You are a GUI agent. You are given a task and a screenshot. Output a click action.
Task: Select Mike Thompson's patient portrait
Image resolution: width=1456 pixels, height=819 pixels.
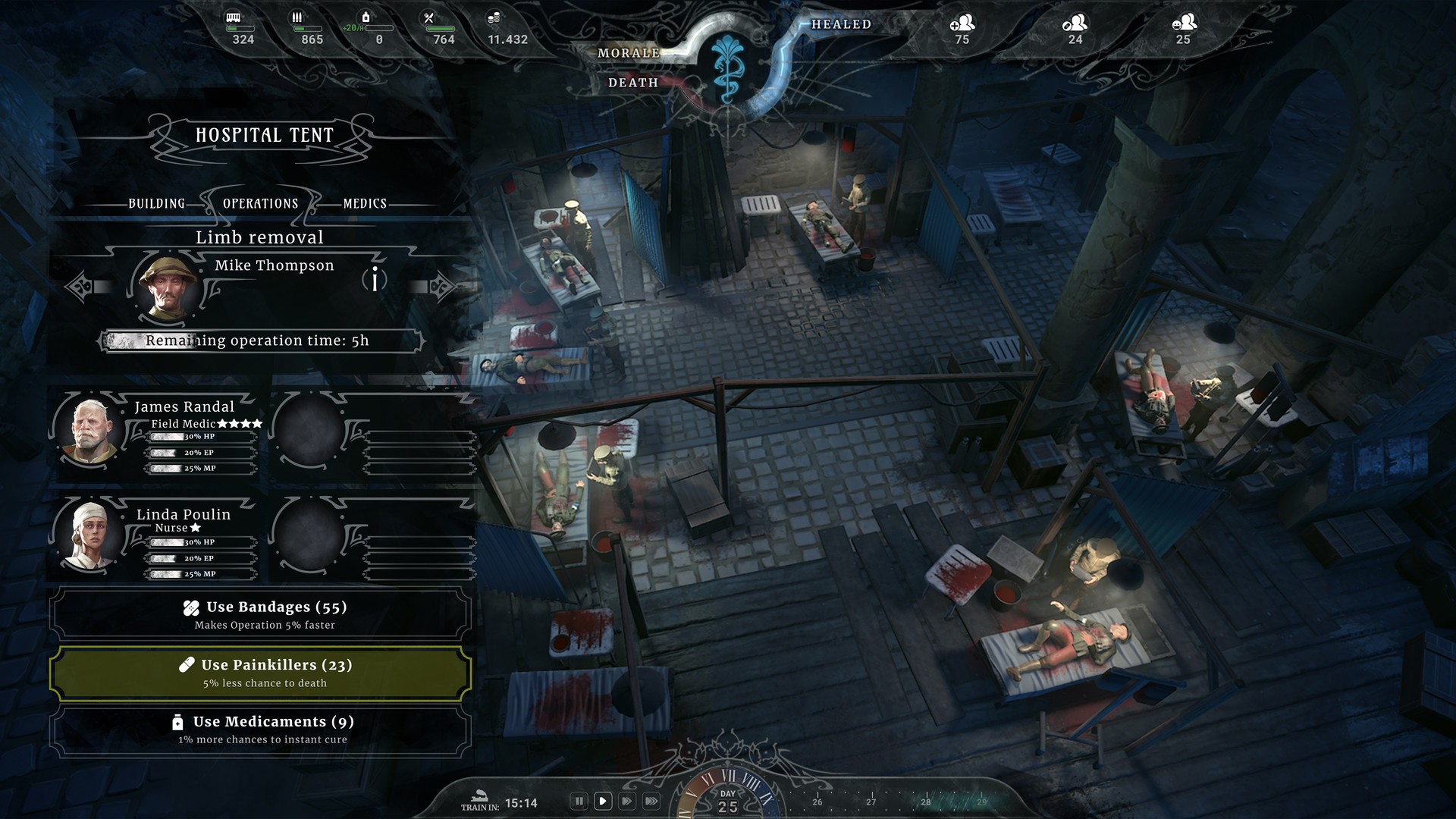click(x=166, y=287)
